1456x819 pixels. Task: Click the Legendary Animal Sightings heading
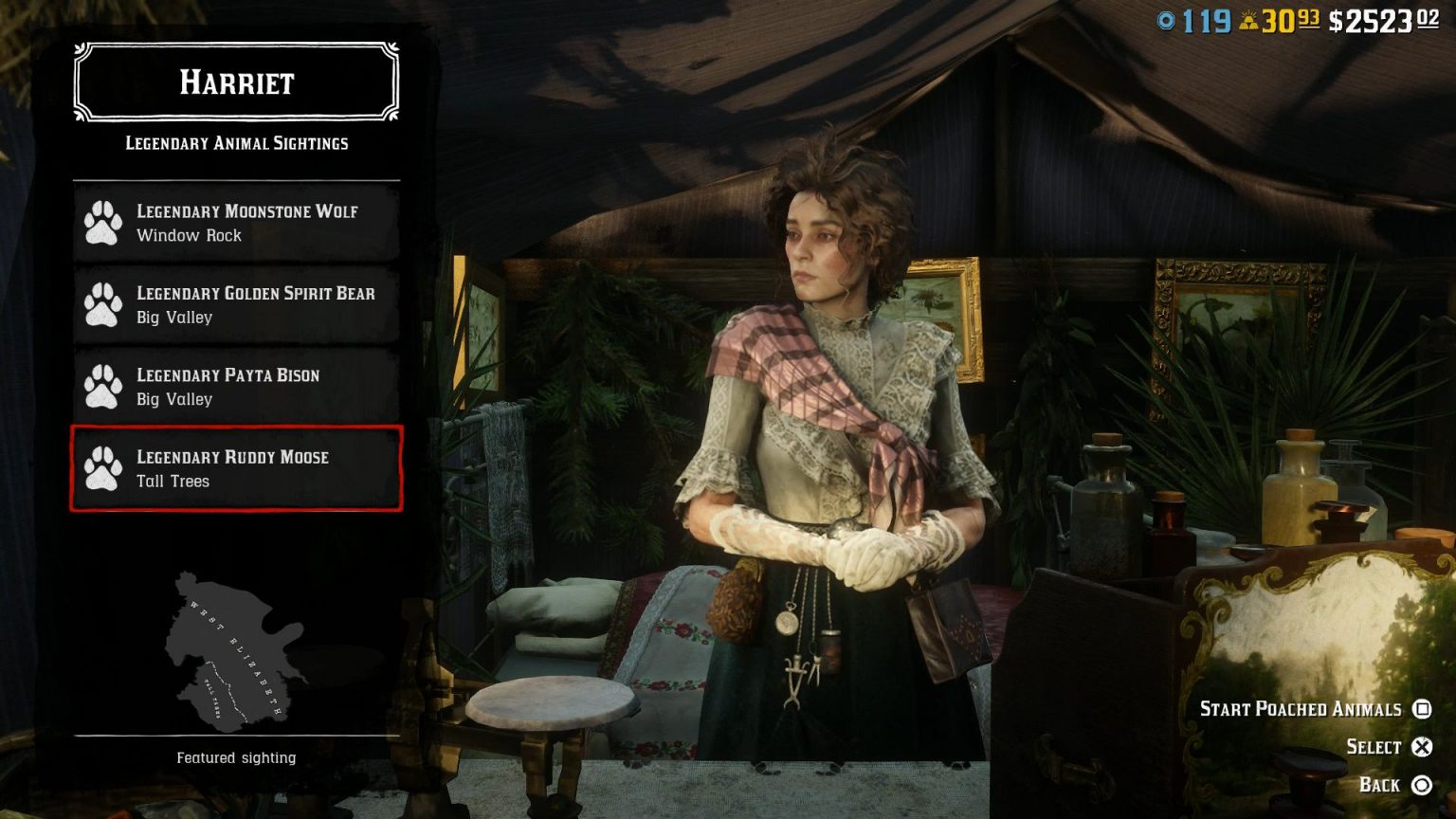pos(235,143)
